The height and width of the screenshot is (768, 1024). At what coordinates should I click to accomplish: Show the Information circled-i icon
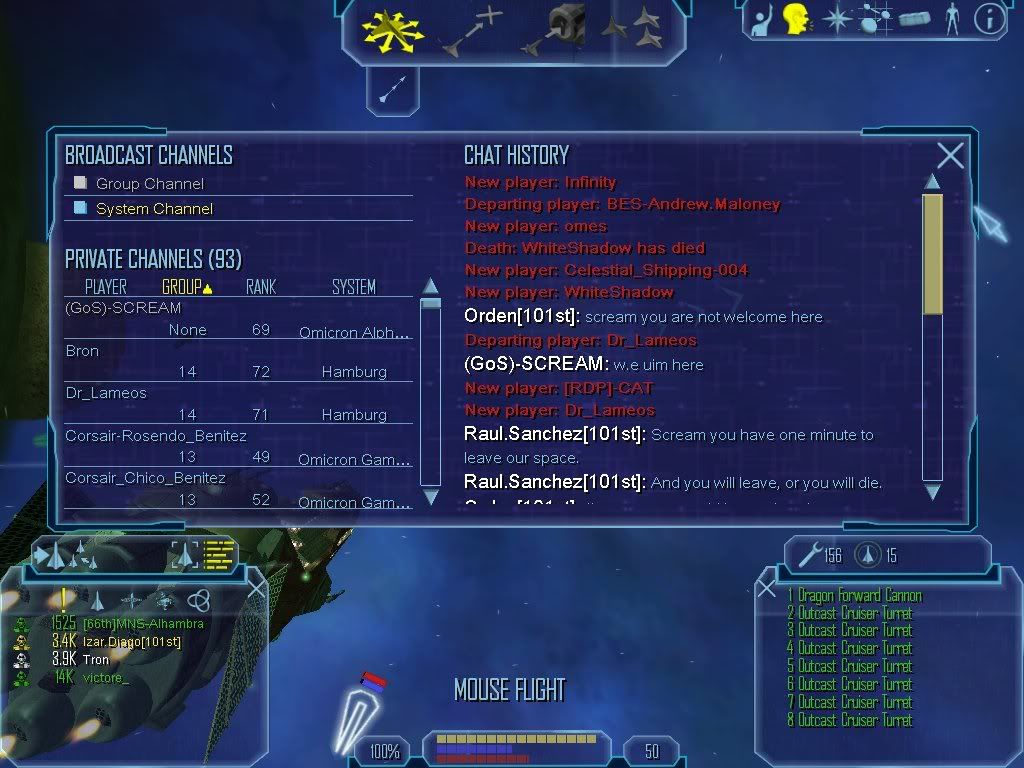click(988, 19)
